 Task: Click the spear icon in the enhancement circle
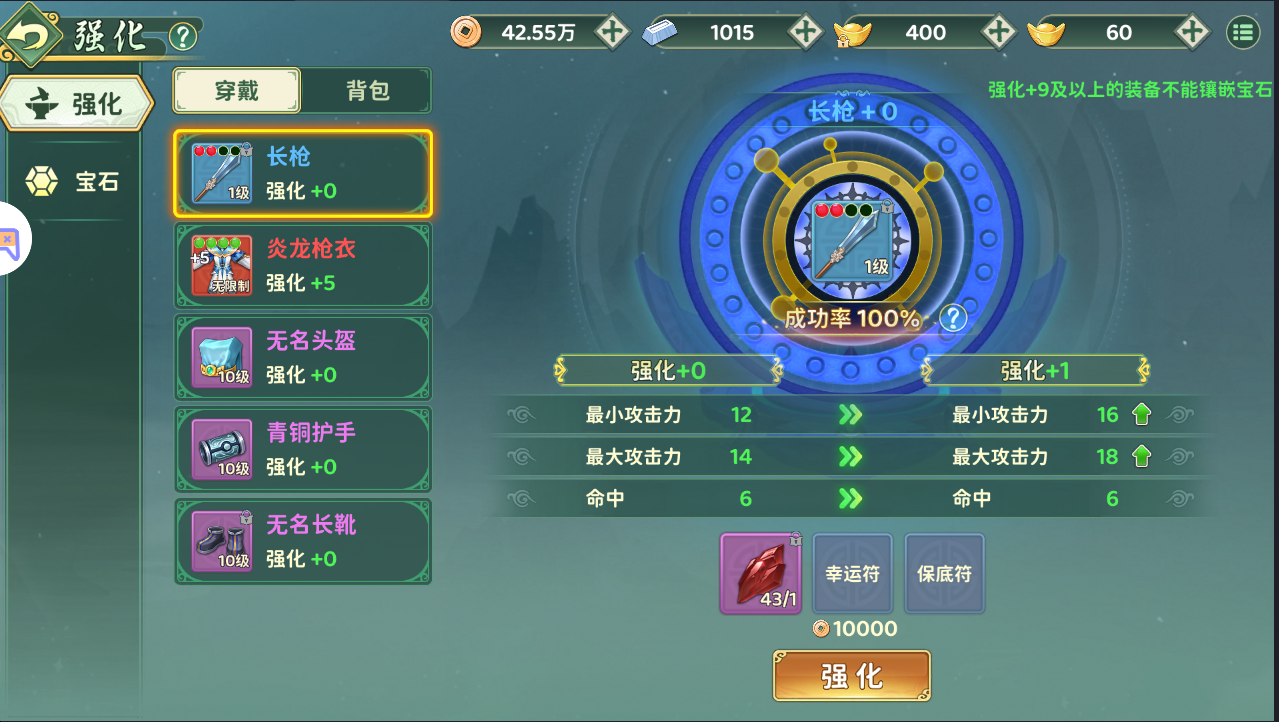[x=851, y=239]
